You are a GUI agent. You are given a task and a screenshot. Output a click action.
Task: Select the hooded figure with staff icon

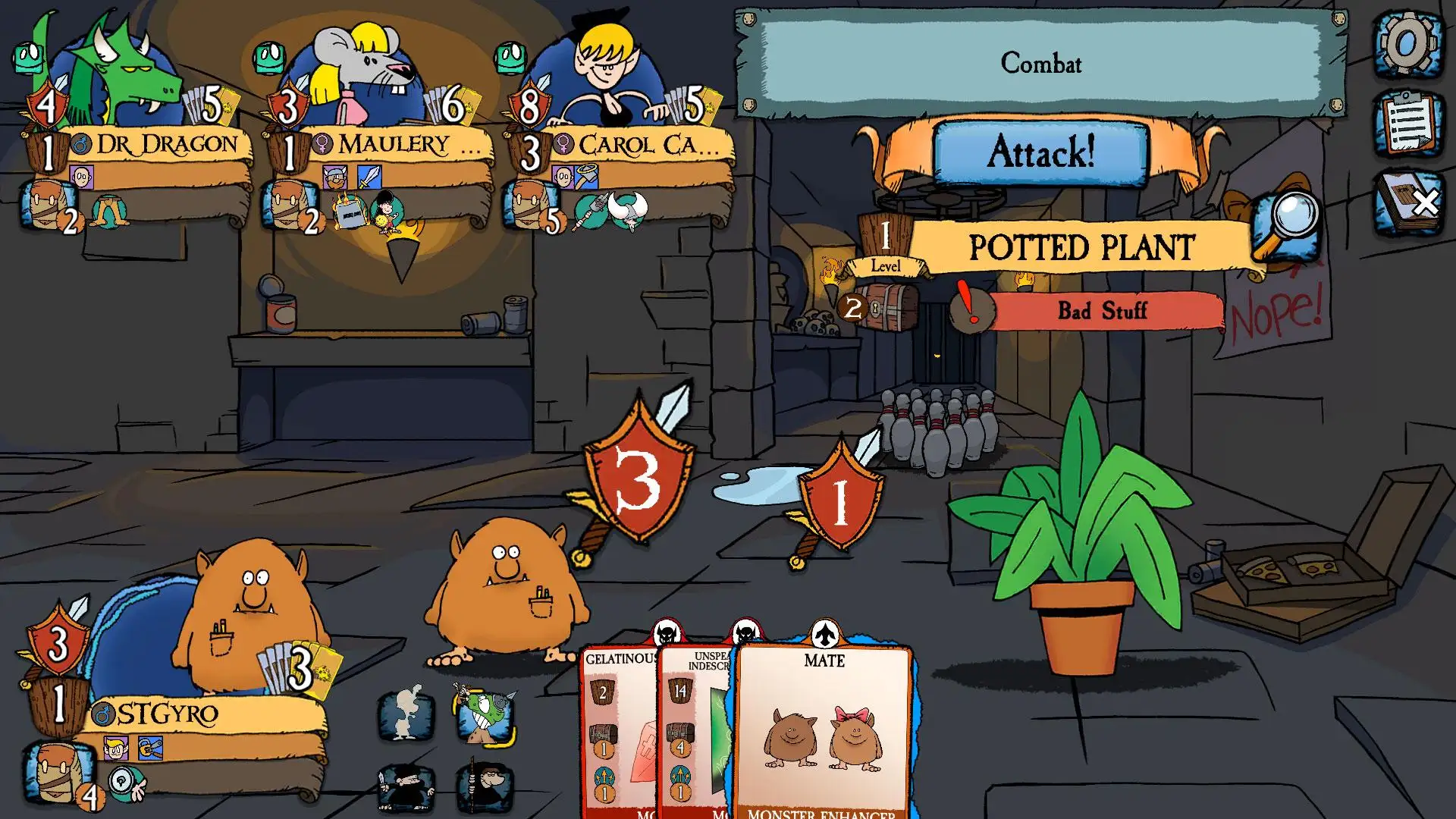tap(485, 789)
